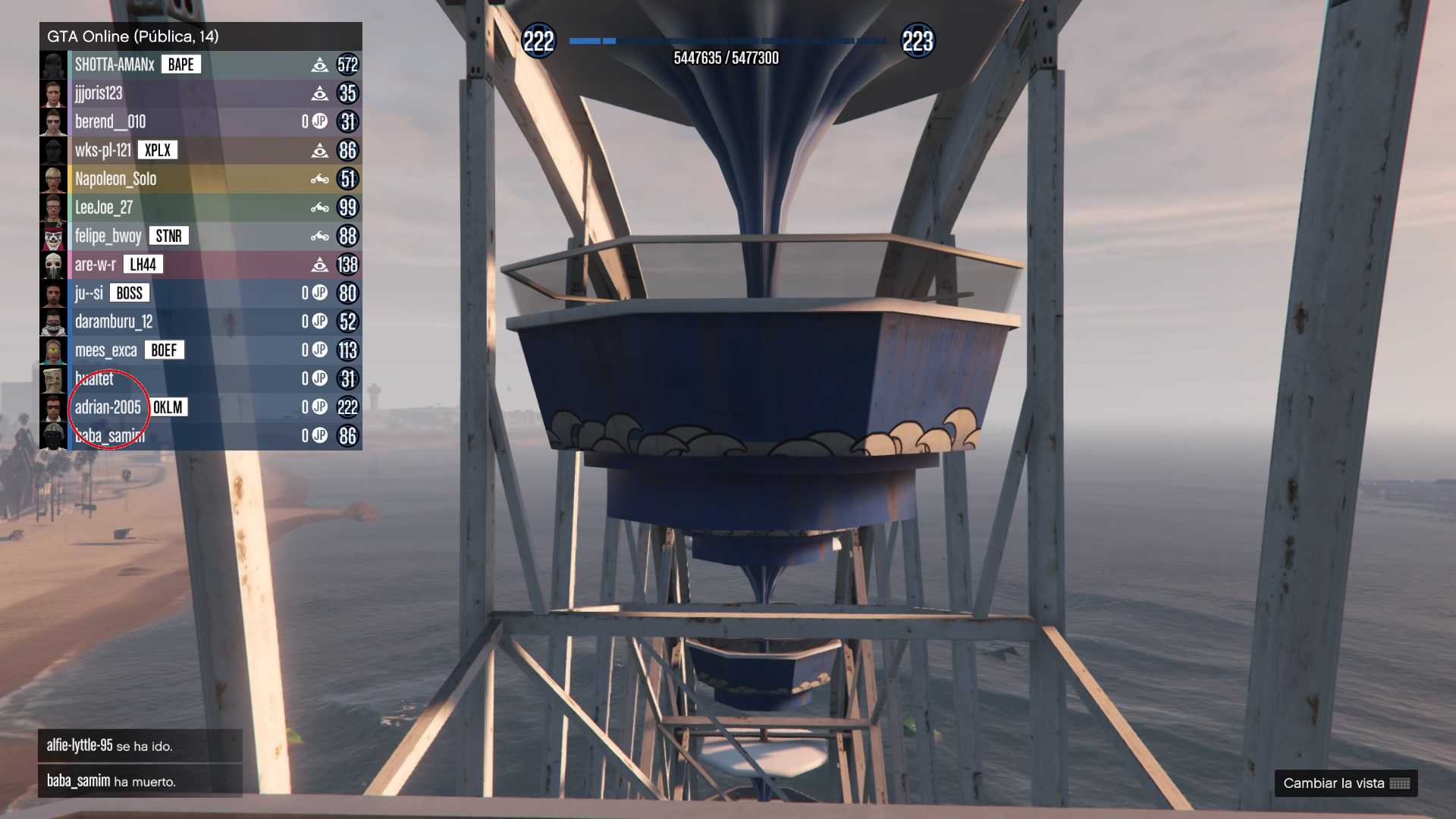This screenshot has width=1456, height=819.
Task: Select the LeeJoe_27 player row
Action: 104,208
